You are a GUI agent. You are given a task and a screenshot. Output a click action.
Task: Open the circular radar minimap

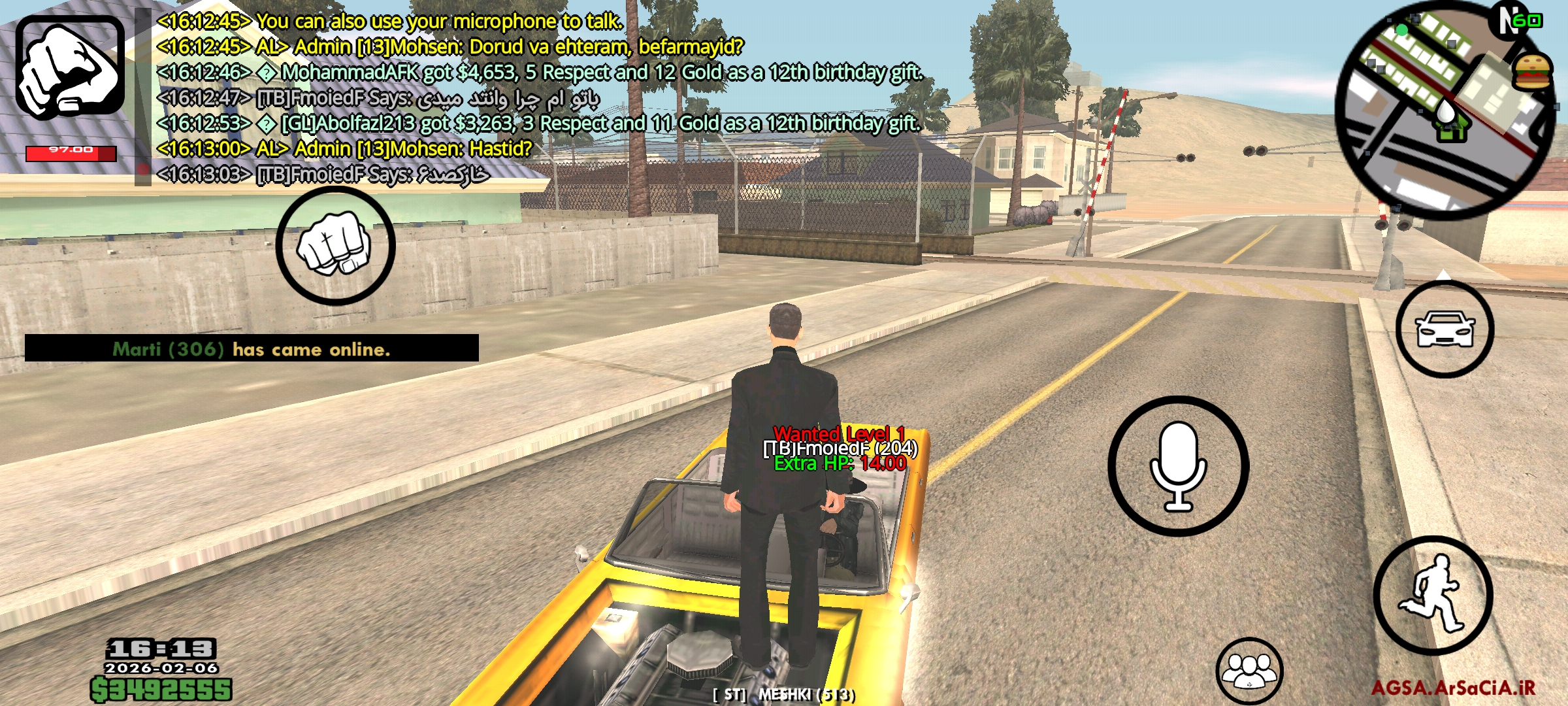point(1445,109)
